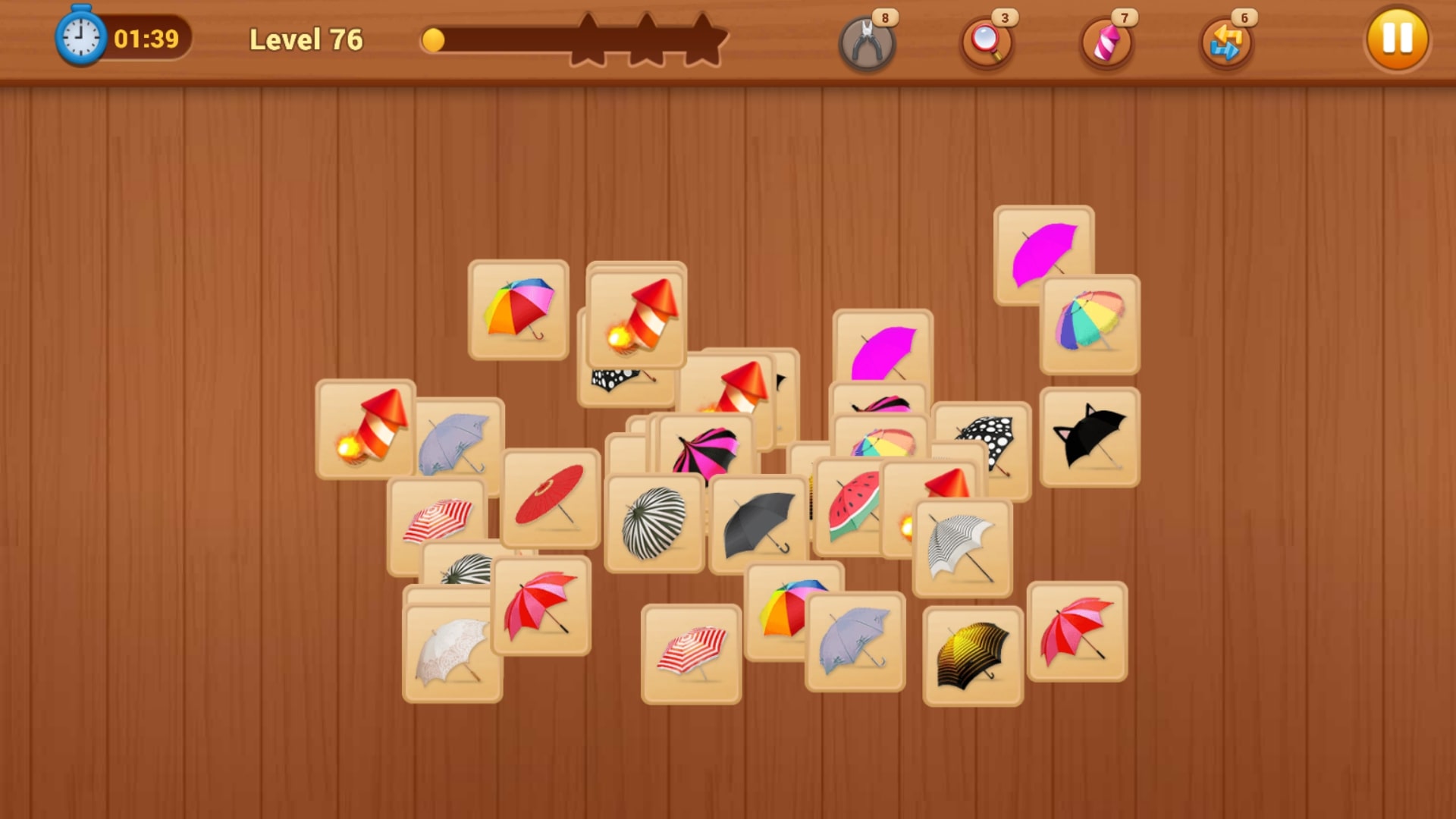Use the rocket firecracker power-up
The image size is (1456, 819).
coord(1106,43)
